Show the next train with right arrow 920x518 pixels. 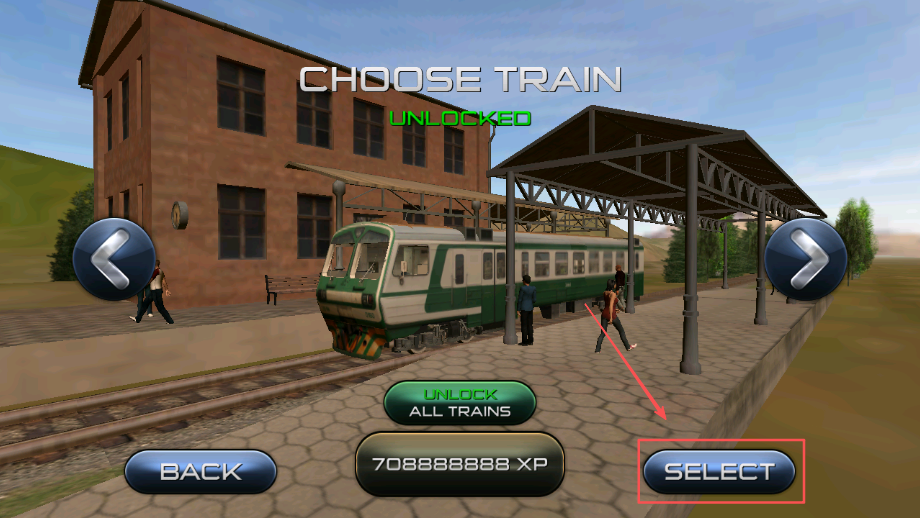[805, 259]
